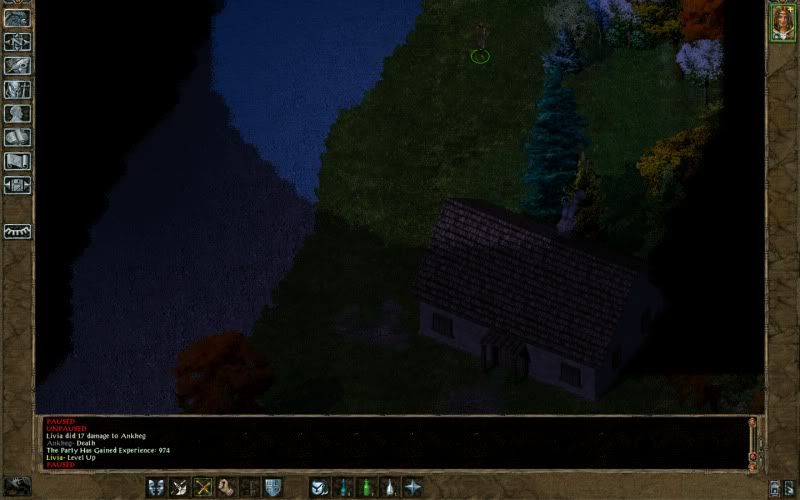Image resolution: width=800 pixels, height=500 pixels.
Task: Use the green potion quick item
Action: [365, 487]
